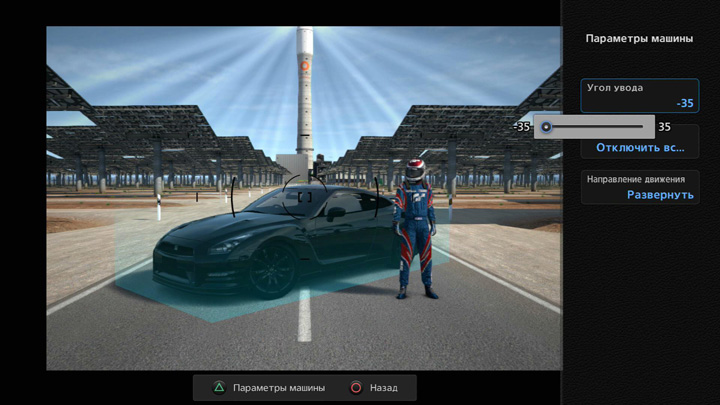This screenshot has height=405, width=720.
Task: Choose the Отключить вс... option
Action: 640,148
